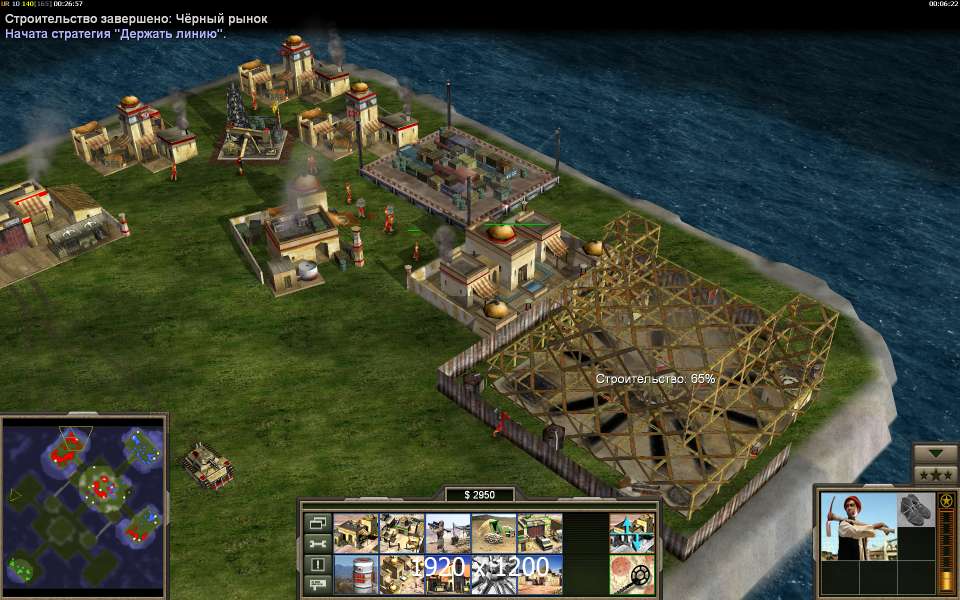Click the worker shoes upgrade icon

tap(915, 508)
